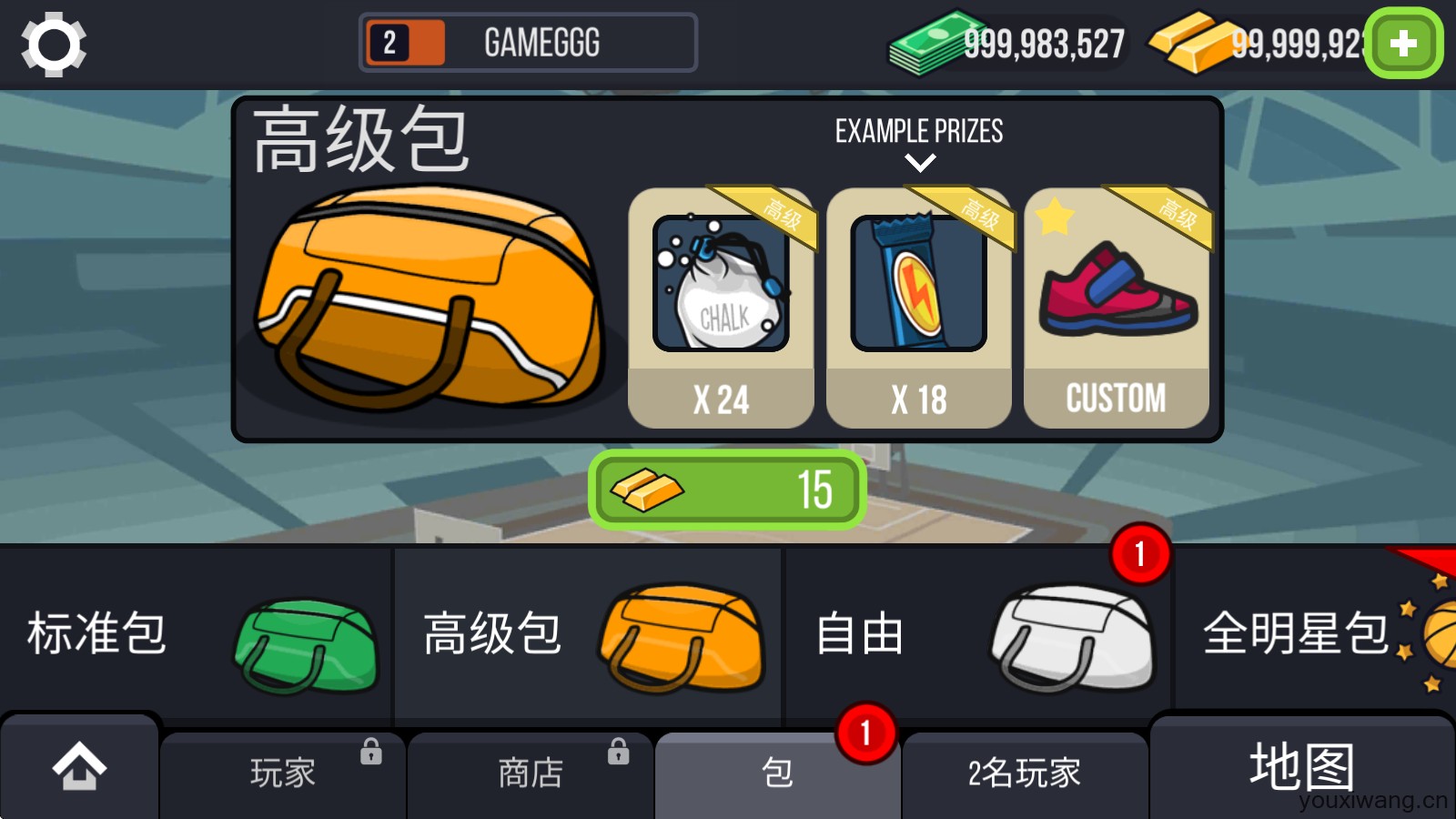Screen dimensions: 1456x819
Task: Switch to the 地图 tab
Action: (1303, 769)
